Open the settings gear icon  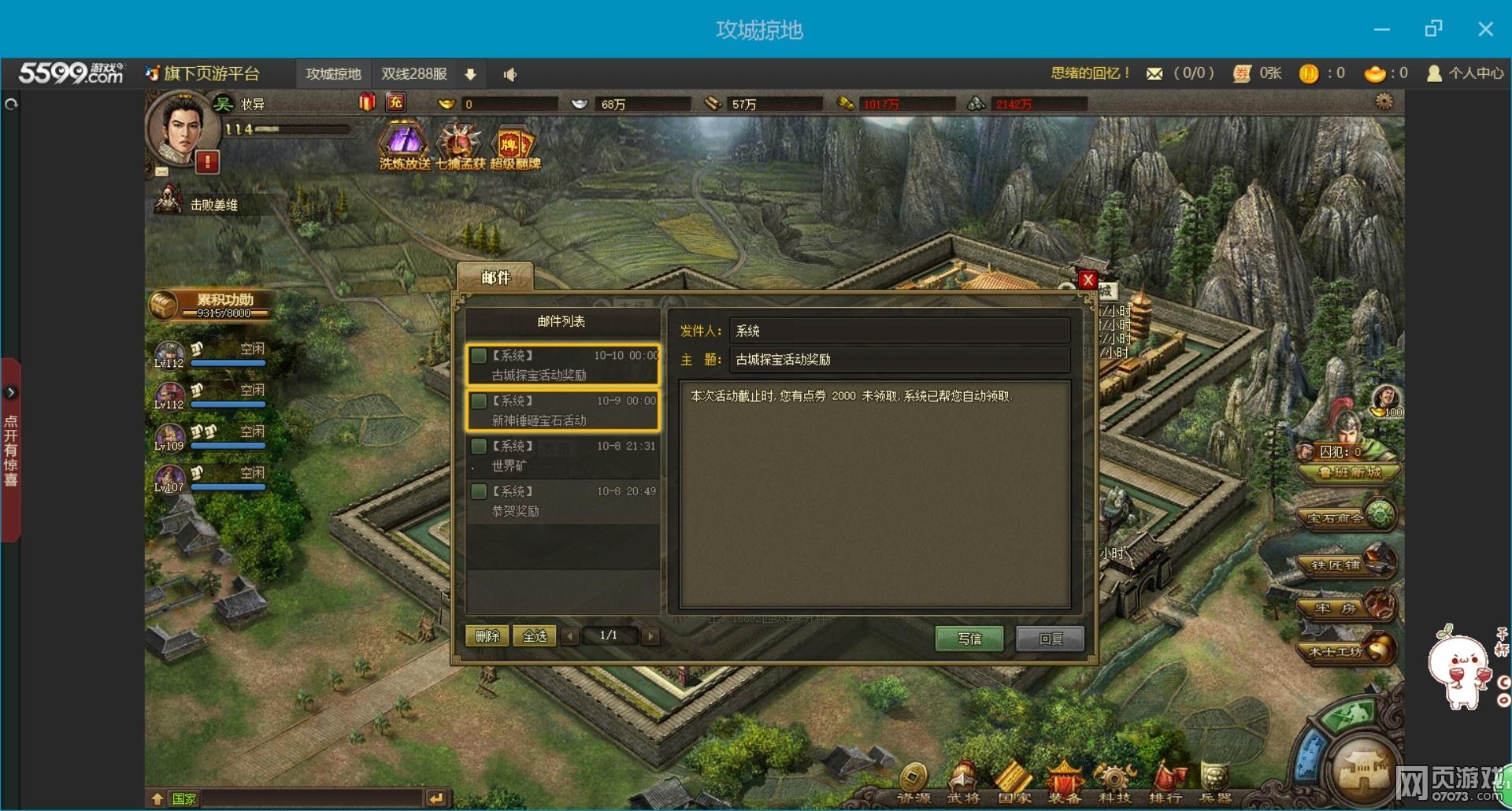click(1384, 102)
